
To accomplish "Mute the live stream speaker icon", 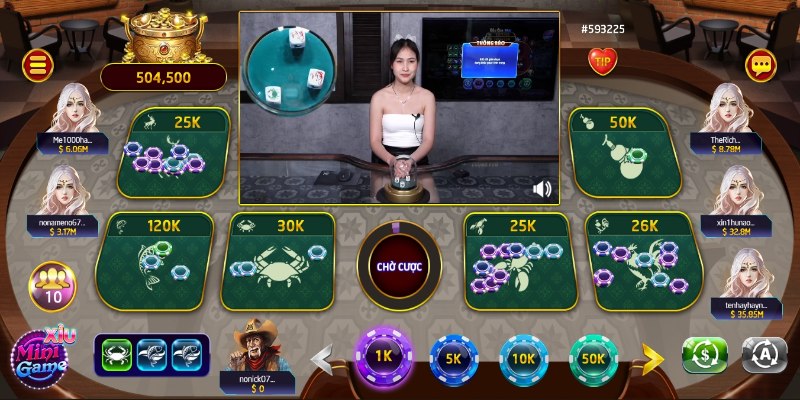I will (543, 188).
